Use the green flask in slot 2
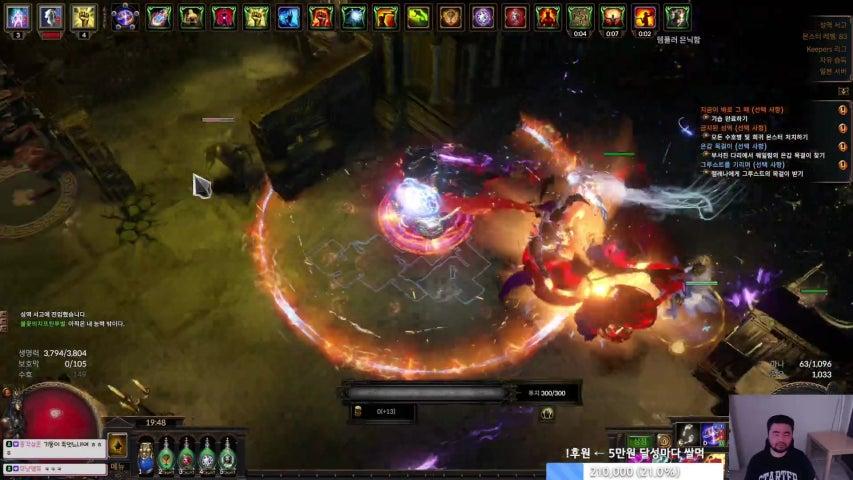853x480 pixels. [x=166, y=455]
